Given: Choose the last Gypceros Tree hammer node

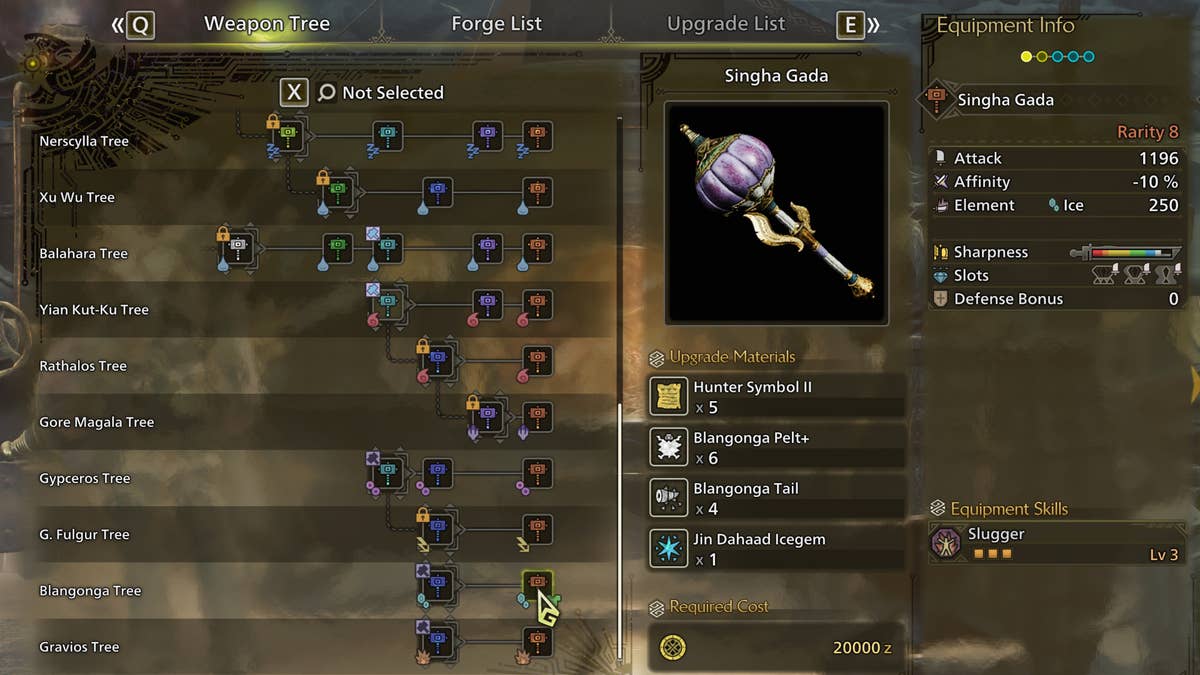Looking at the screenshot, I should click(x=537, y=471).
